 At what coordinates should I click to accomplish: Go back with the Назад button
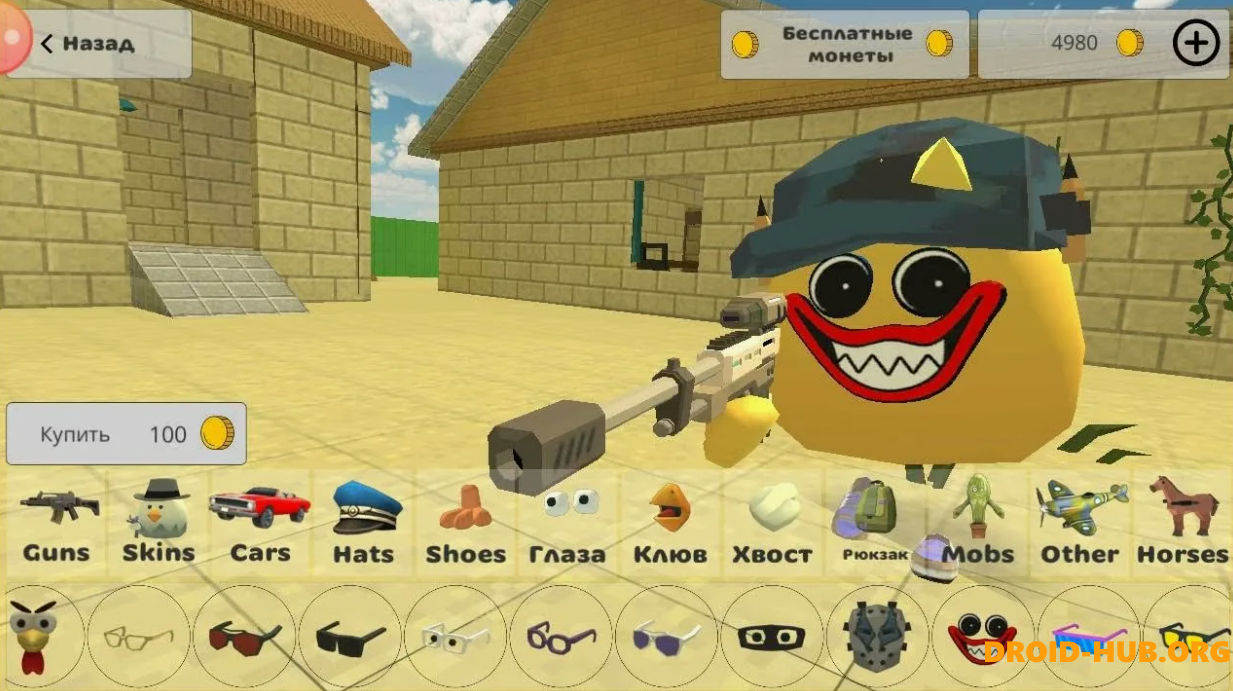(98, 44)
